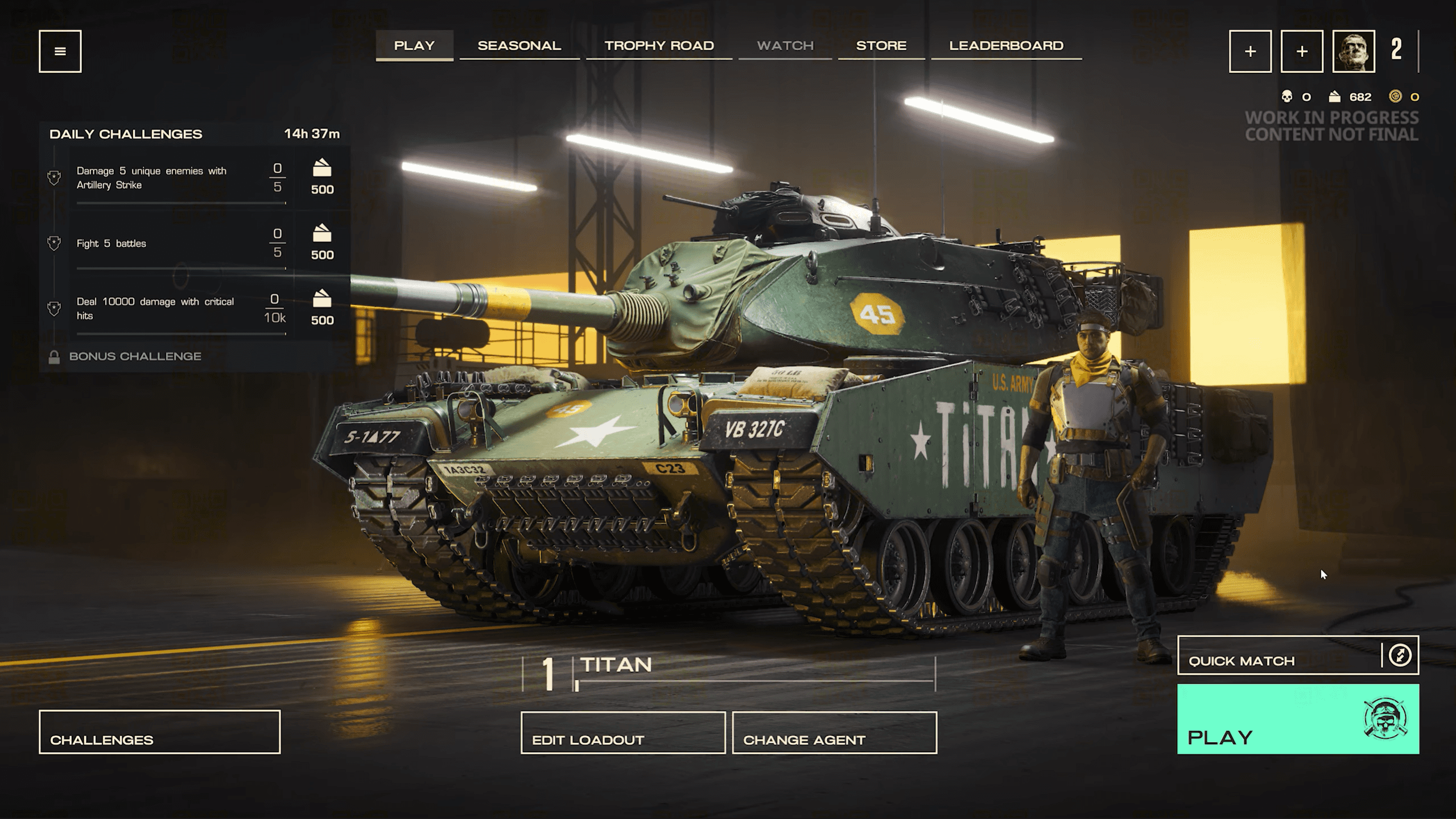This screenshot has height=819, width=1456.
Task: Edit the Titan loadout
Action: (622, 732)
